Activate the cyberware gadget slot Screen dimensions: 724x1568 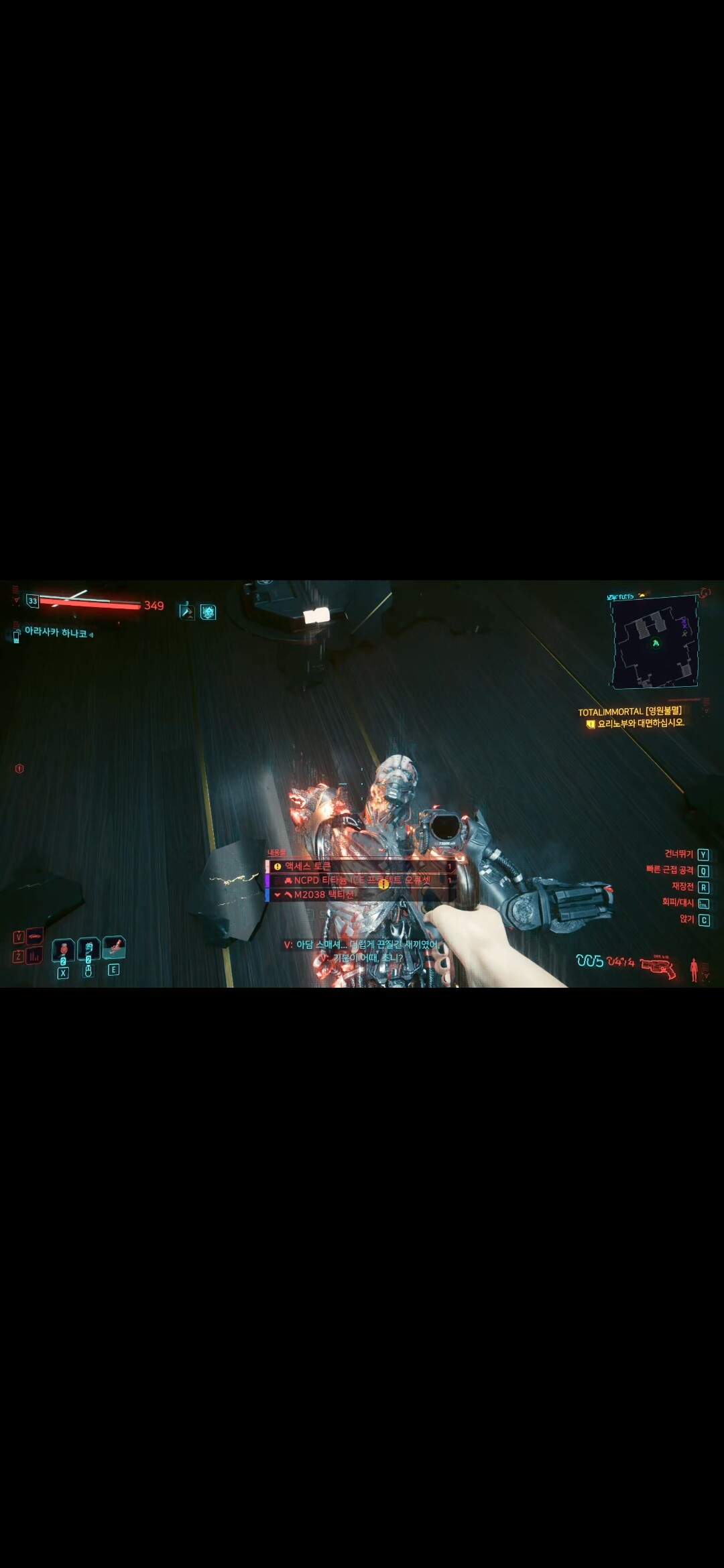pos(114,948)
